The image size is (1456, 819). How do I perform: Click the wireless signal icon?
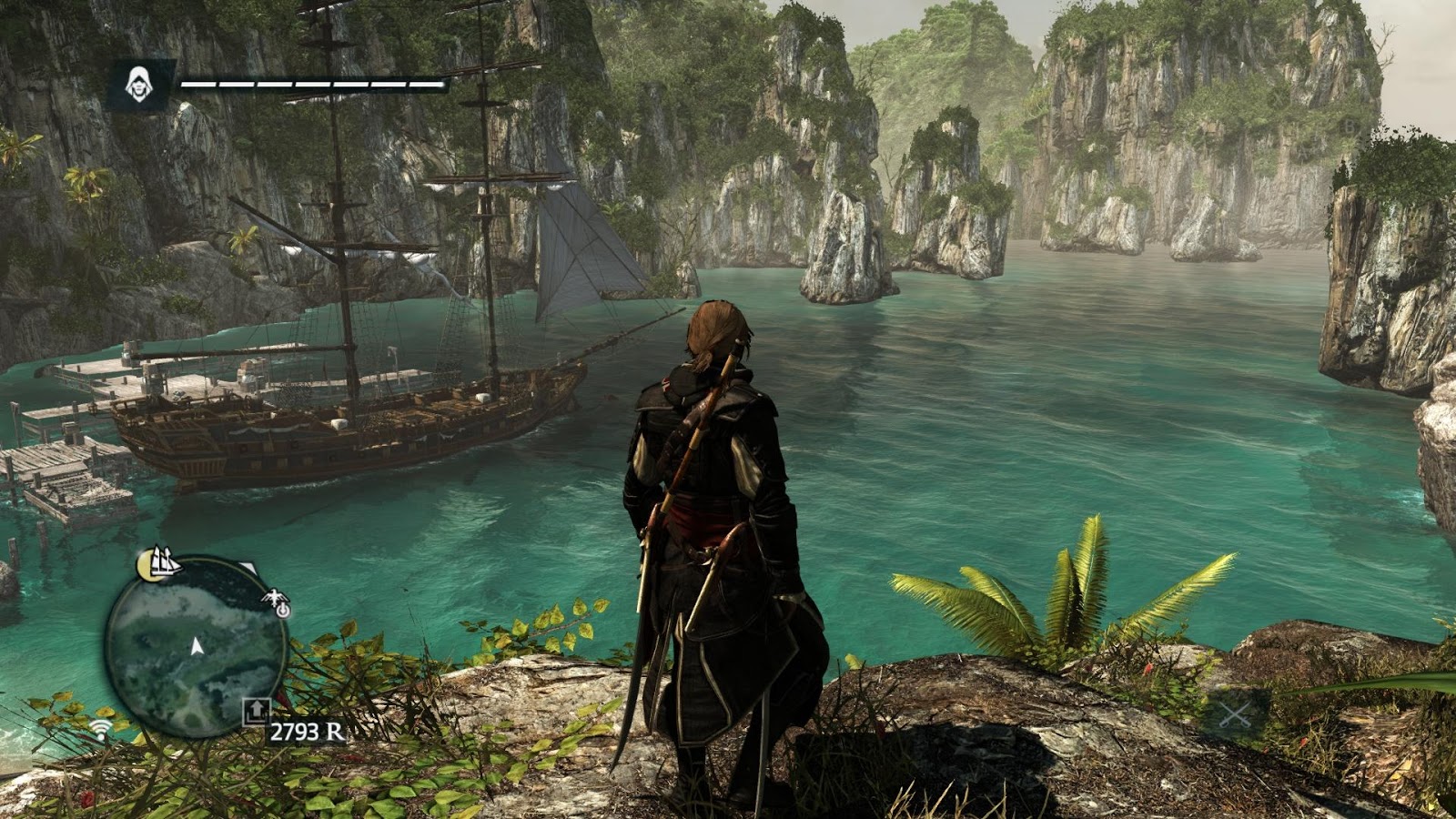click(x=102, y=728)
